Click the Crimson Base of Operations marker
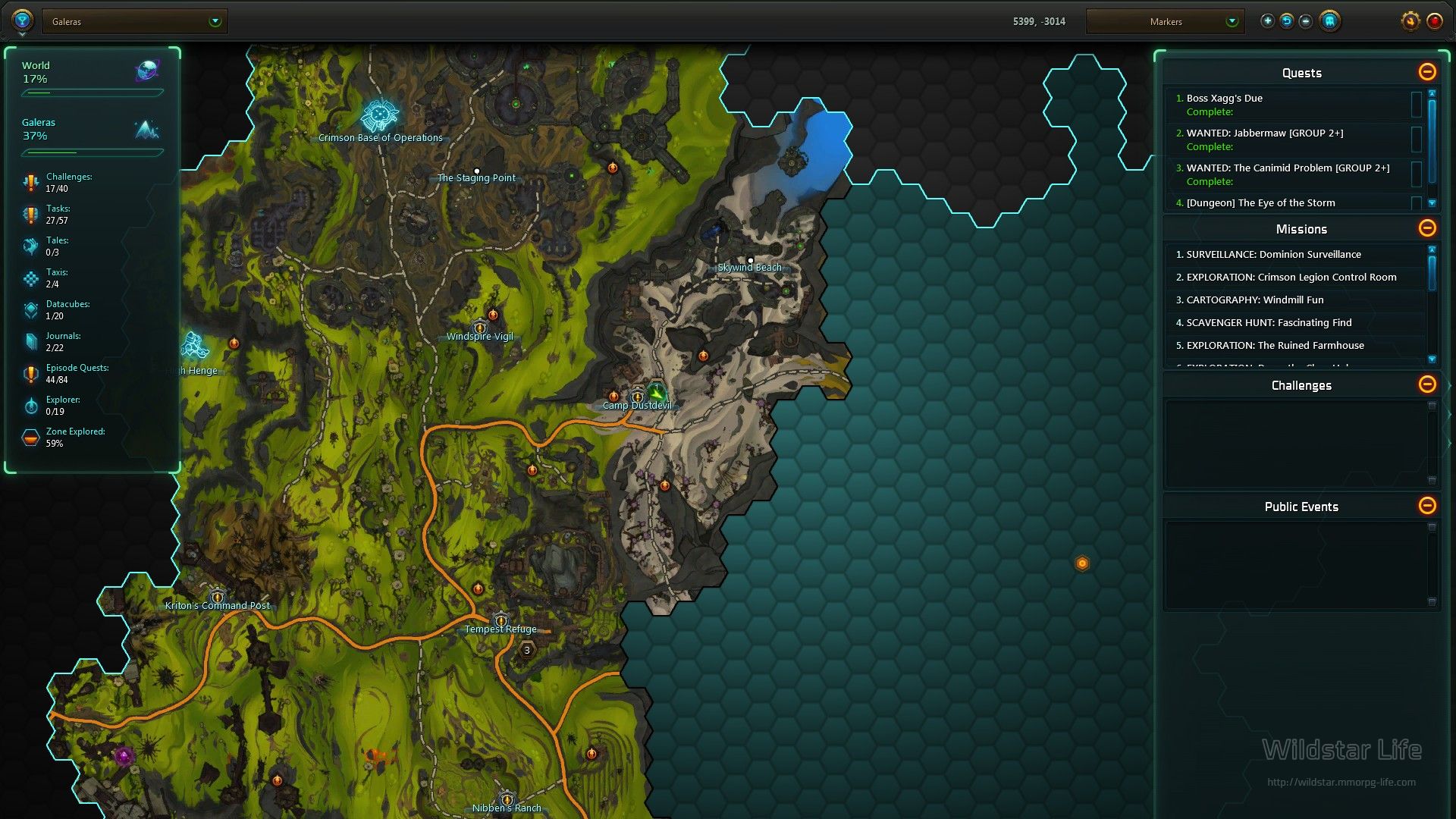The image size is (1456, 819). pyautogui.click(x=379, y=116)
